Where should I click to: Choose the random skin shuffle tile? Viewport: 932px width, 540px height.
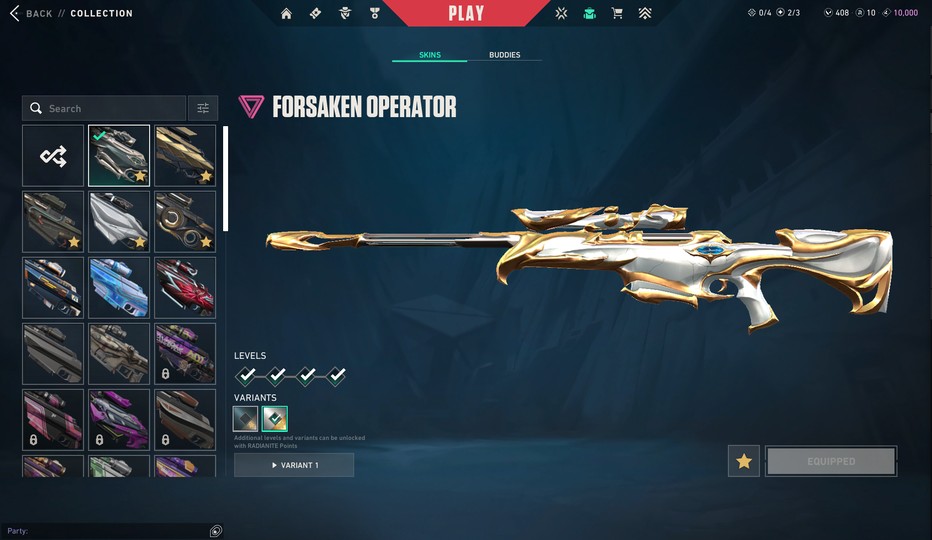pyautogui.click(x=53, y=155)
